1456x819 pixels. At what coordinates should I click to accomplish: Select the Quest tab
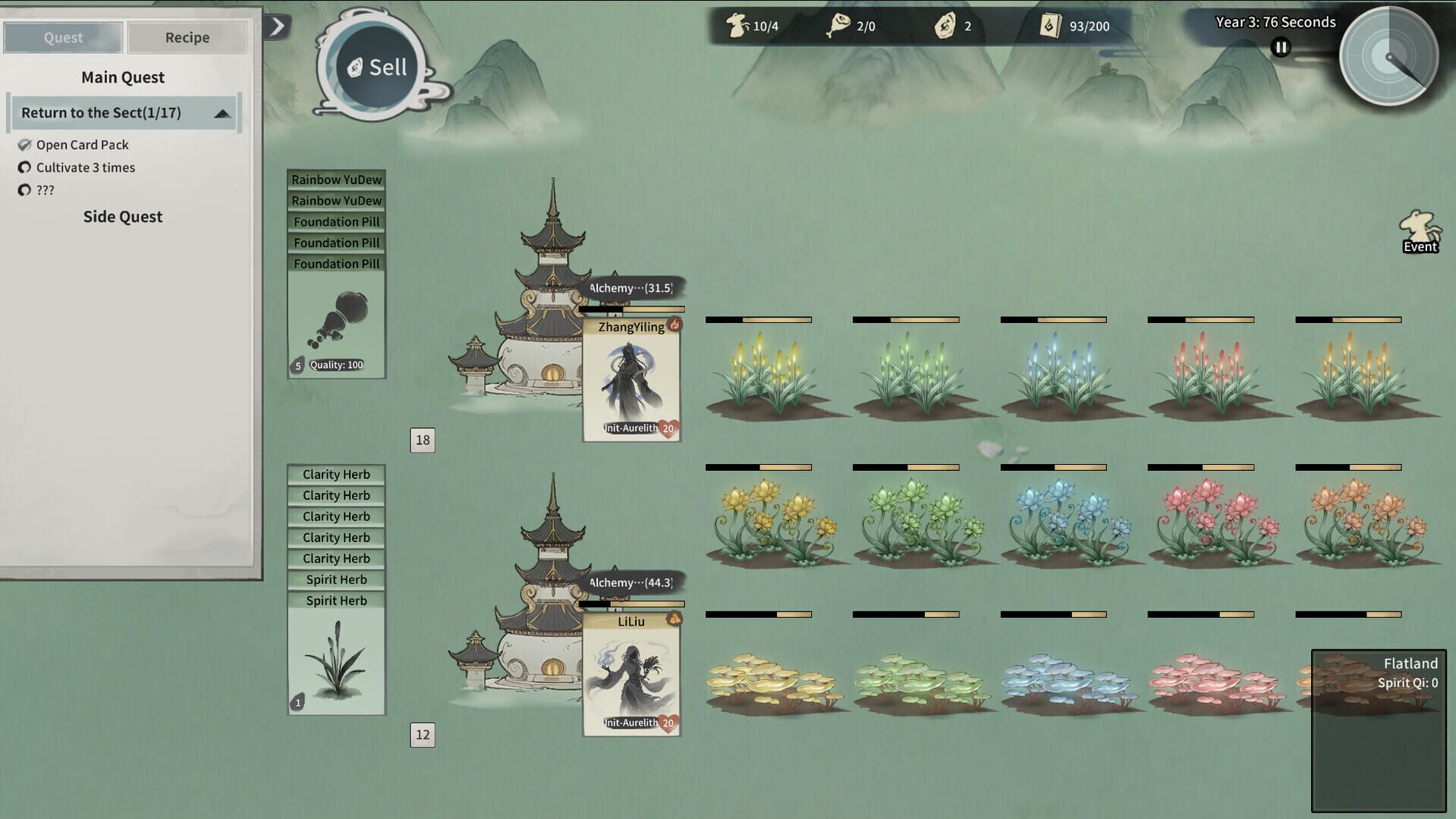point(62,36)
